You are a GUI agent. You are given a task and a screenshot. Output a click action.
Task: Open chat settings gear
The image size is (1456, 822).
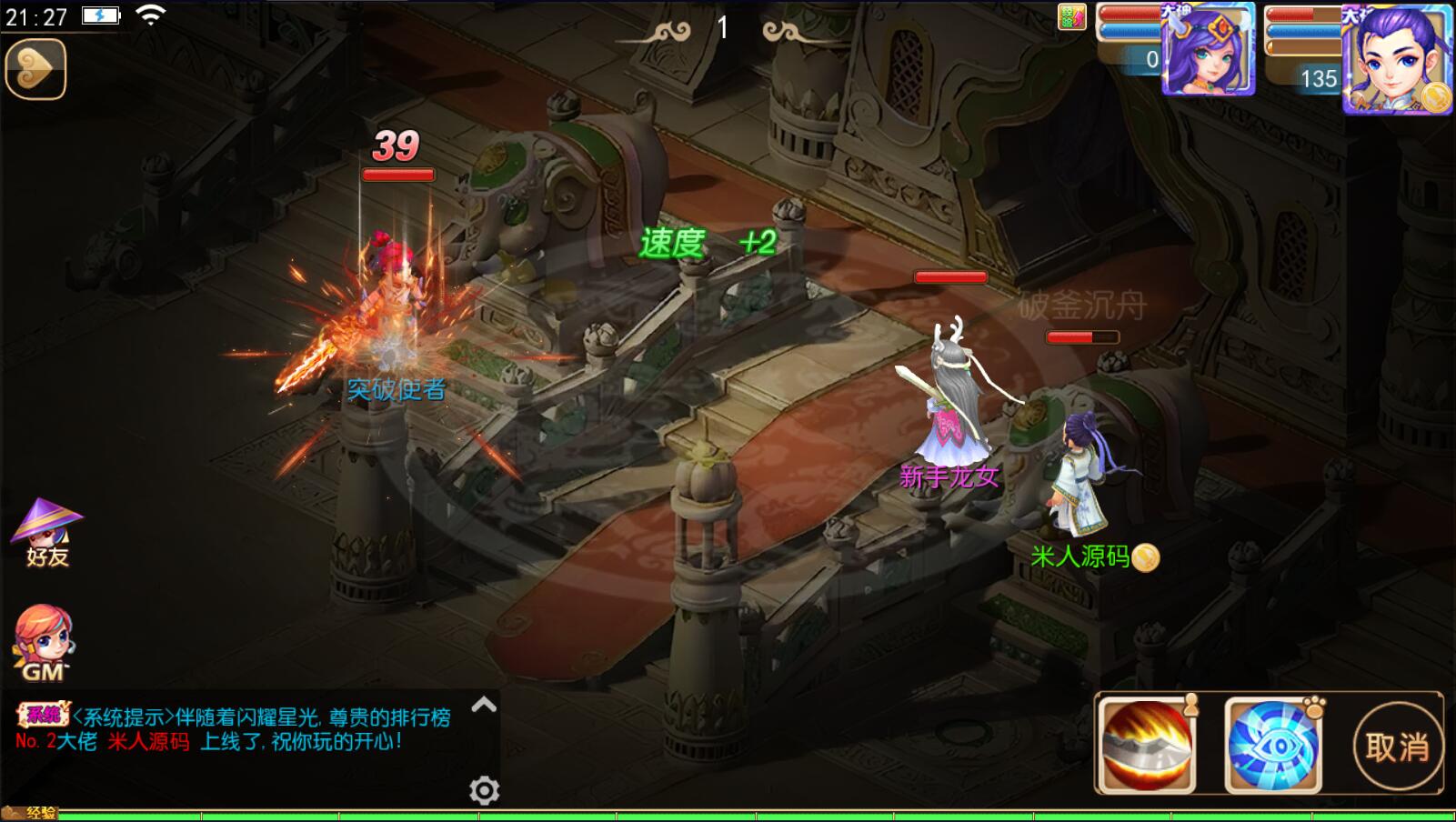tap(484, 790)
